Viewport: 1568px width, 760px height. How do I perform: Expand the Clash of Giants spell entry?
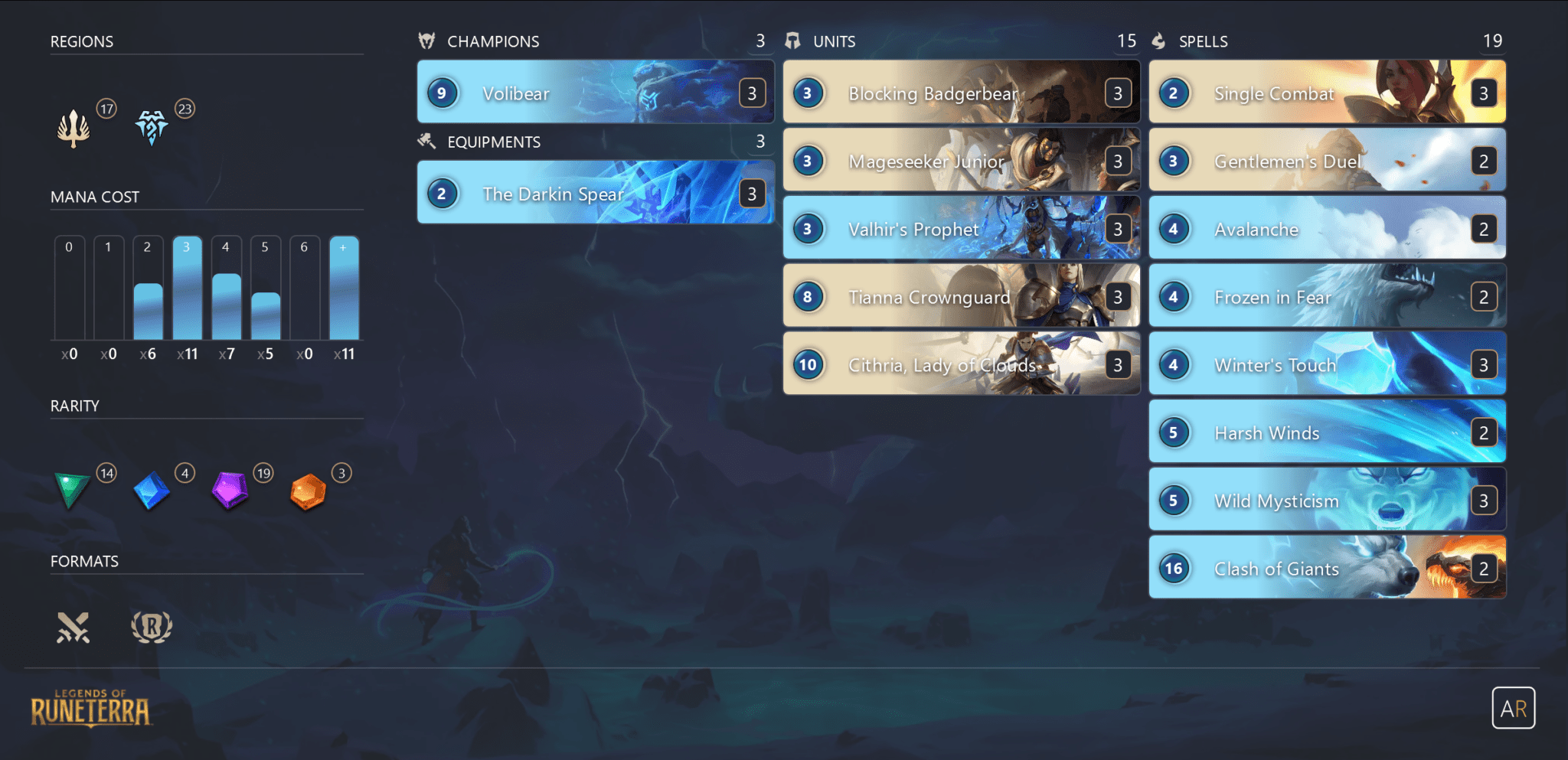click(x=1327, y=568)
